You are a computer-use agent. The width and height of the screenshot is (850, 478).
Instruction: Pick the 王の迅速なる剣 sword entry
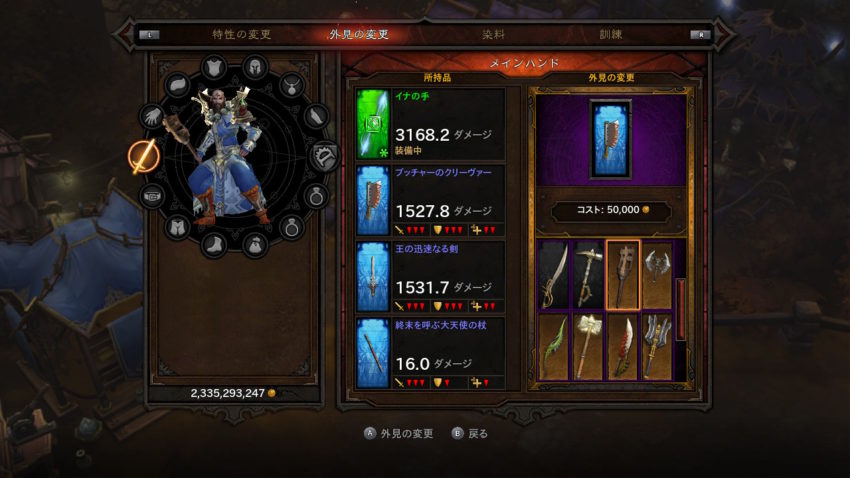point(431,276)
